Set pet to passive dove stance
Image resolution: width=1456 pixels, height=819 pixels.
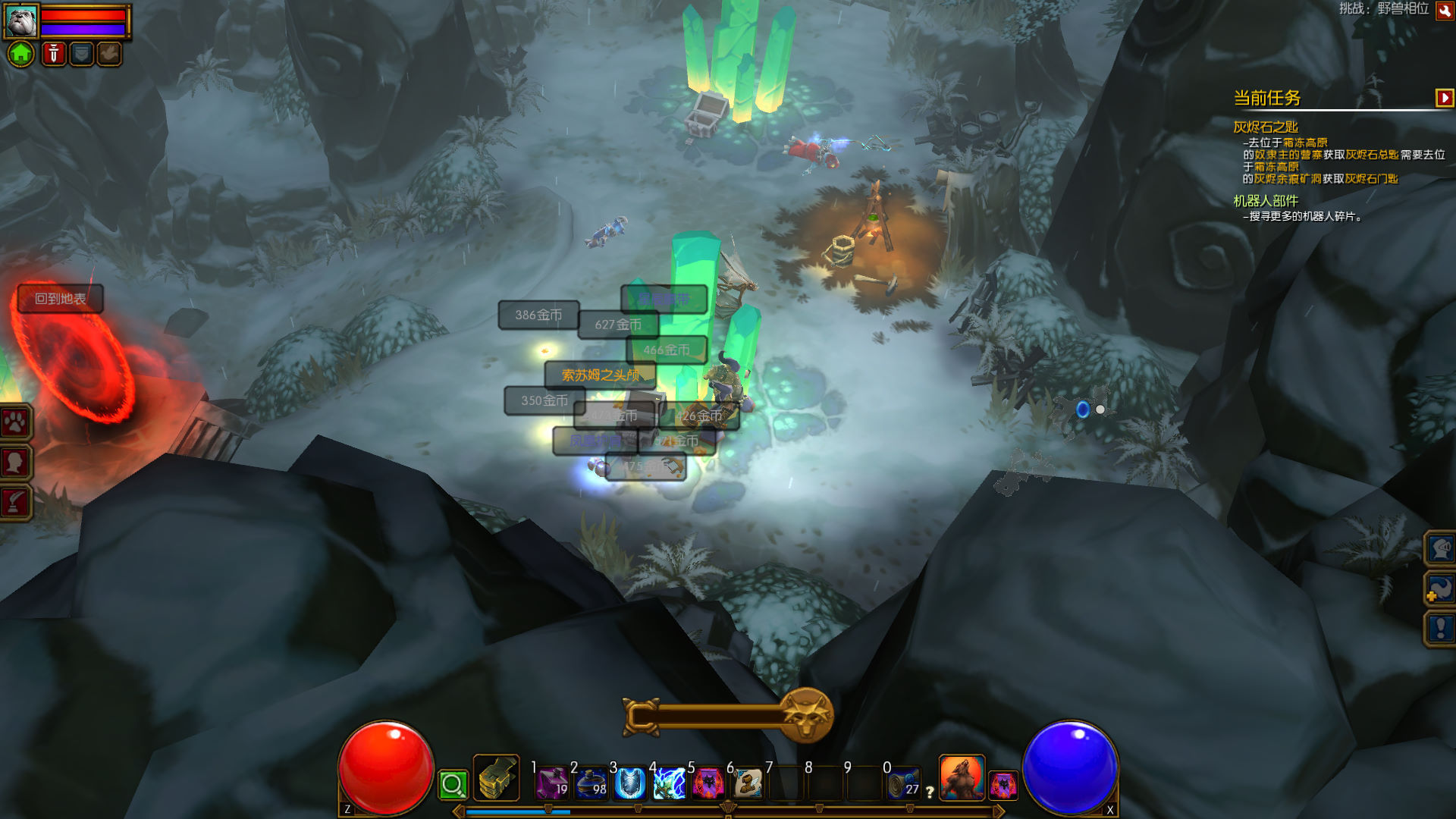[109, 54]
